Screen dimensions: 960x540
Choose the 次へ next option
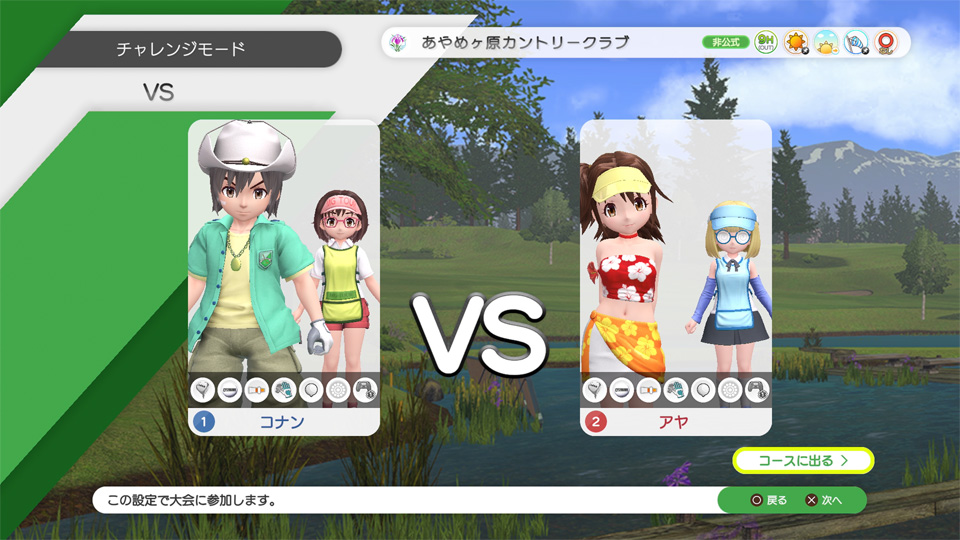click(x=825, y=500)
